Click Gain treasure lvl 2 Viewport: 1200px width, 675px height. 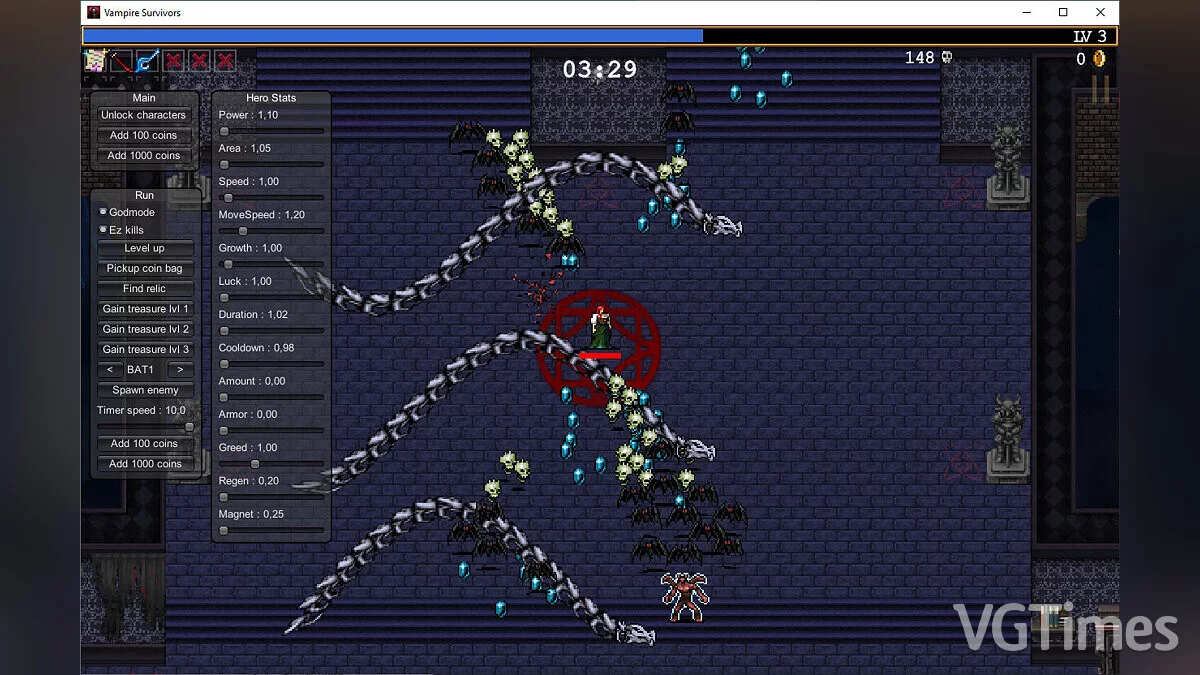click(145, 329)
